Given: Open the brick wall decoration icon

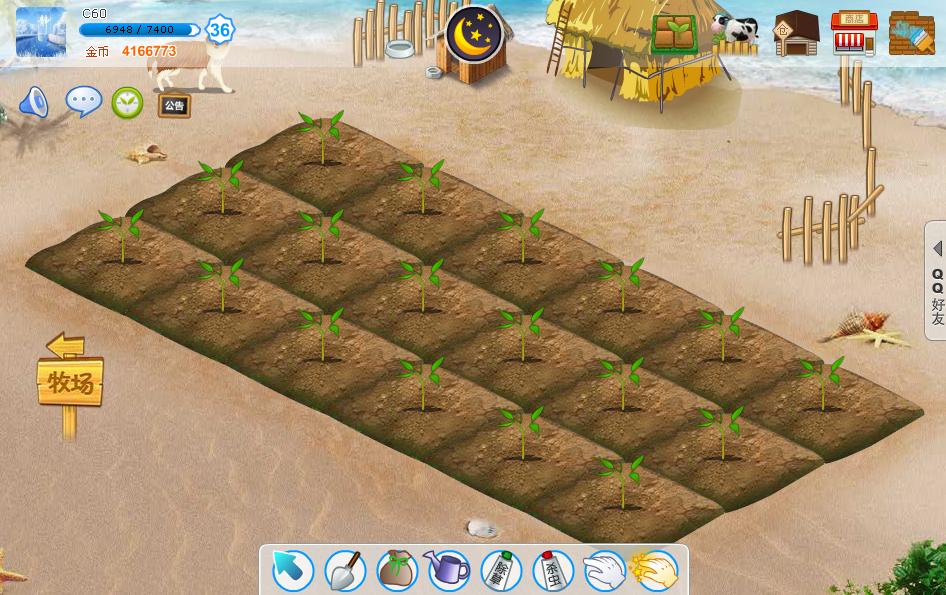Looking at the screenshot, I should (x=911, y=34).
